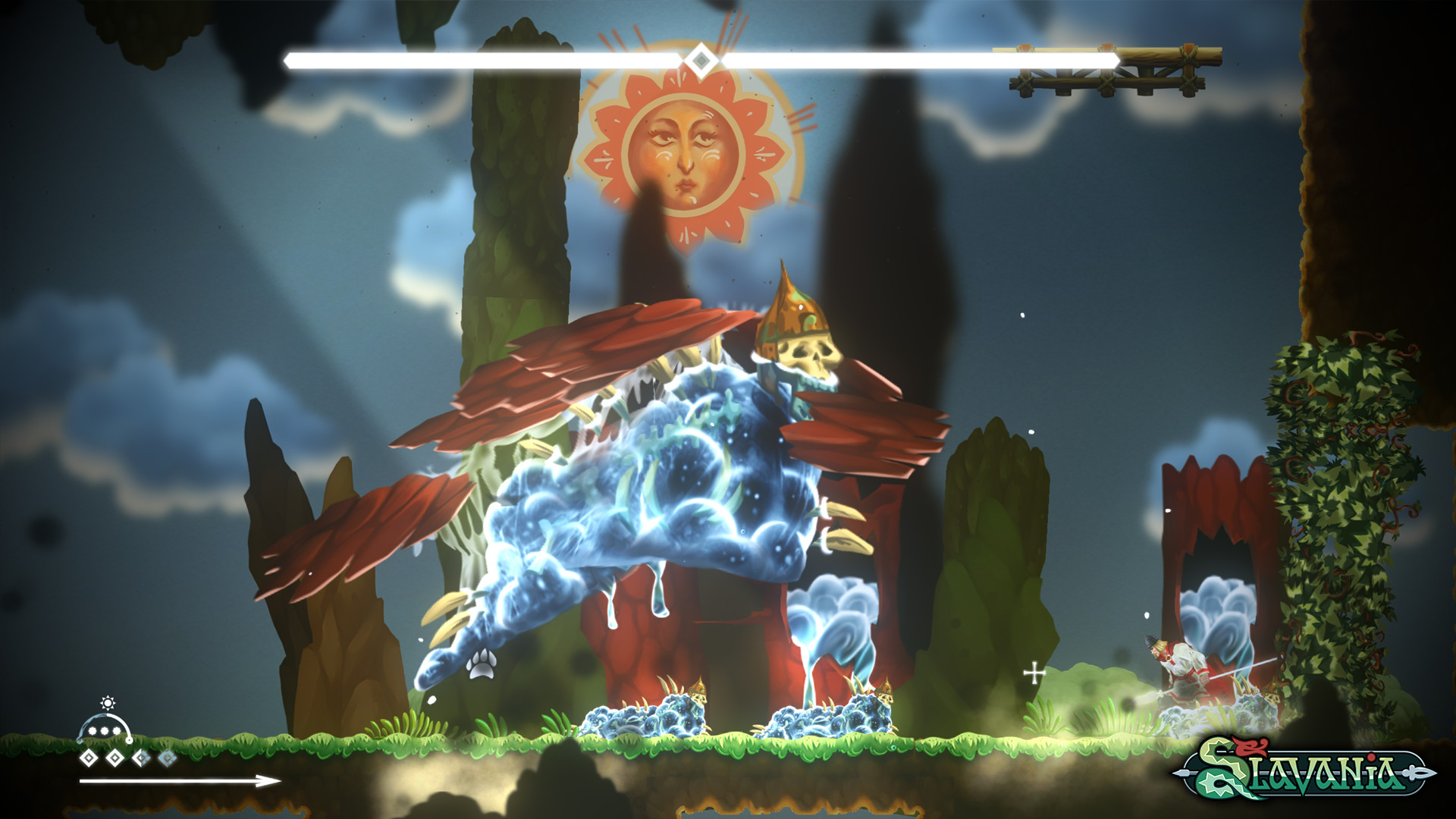
Task: Click the fourth, ice-coated diamond ability icon
Action: pos(166,758)
